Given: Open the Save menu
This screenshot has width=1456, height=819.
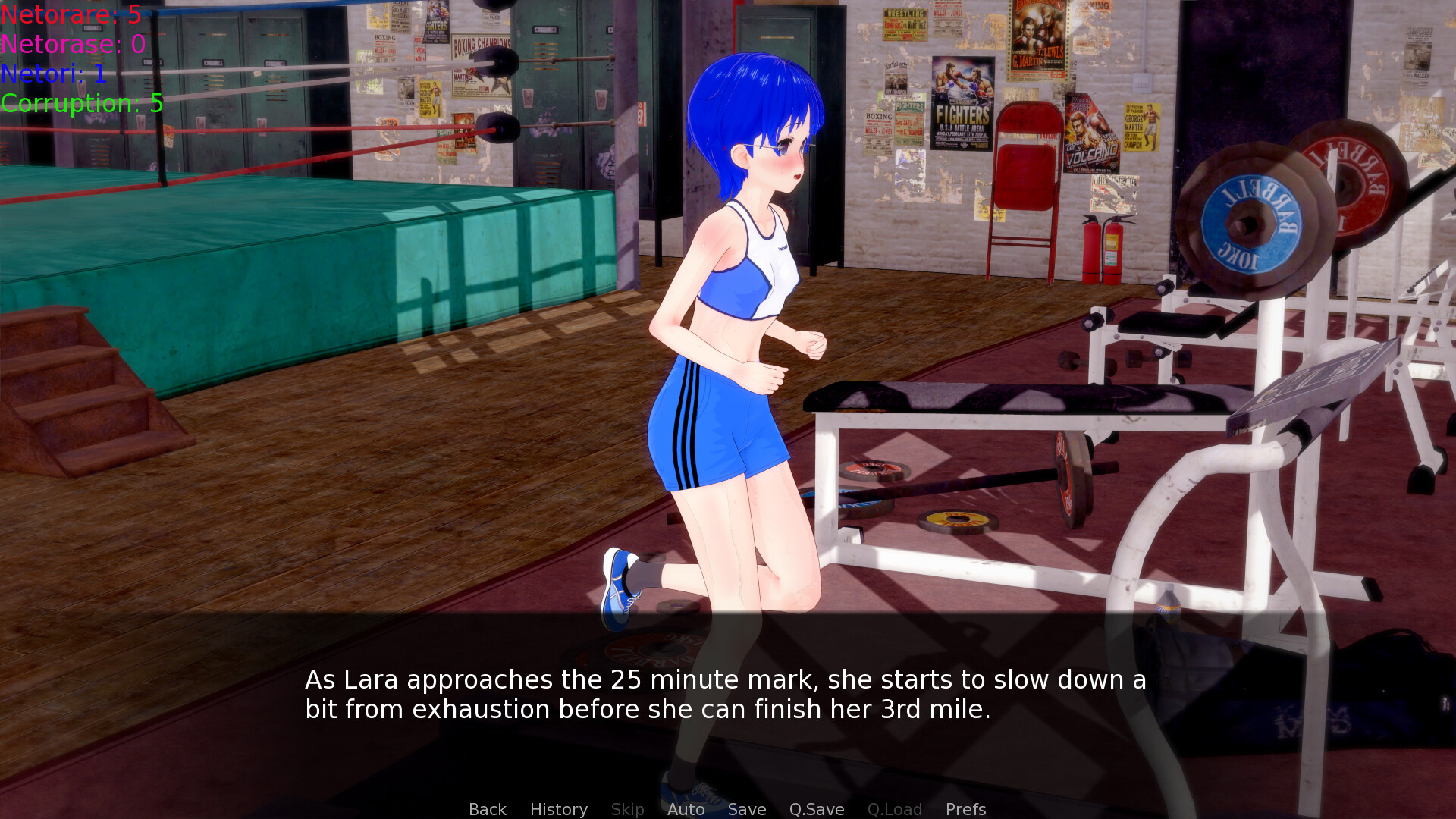Looking at the screenshot, I should pos(746,809).
